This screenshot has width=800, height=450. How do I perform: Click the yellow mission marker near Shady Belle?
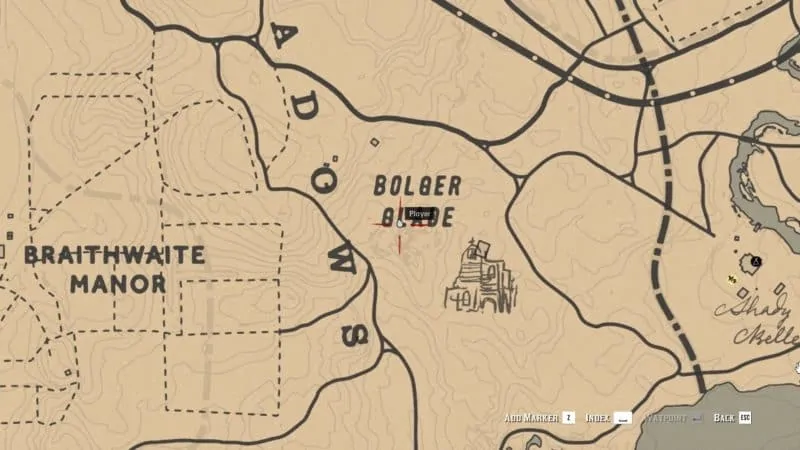click(x=733, y=279)
